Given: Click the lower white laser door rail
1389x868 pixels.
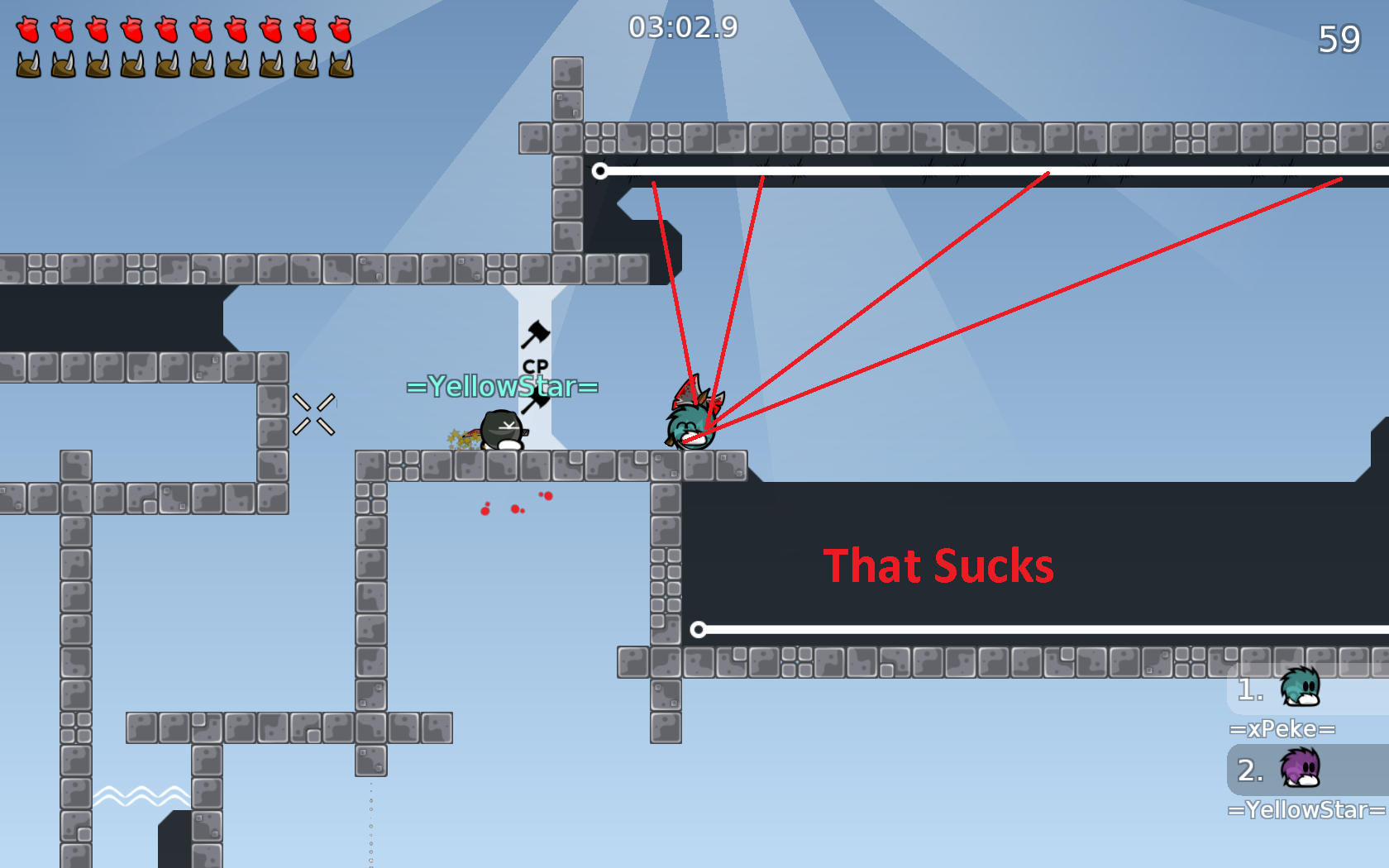Looking at the screenshot, I should 992,628.
